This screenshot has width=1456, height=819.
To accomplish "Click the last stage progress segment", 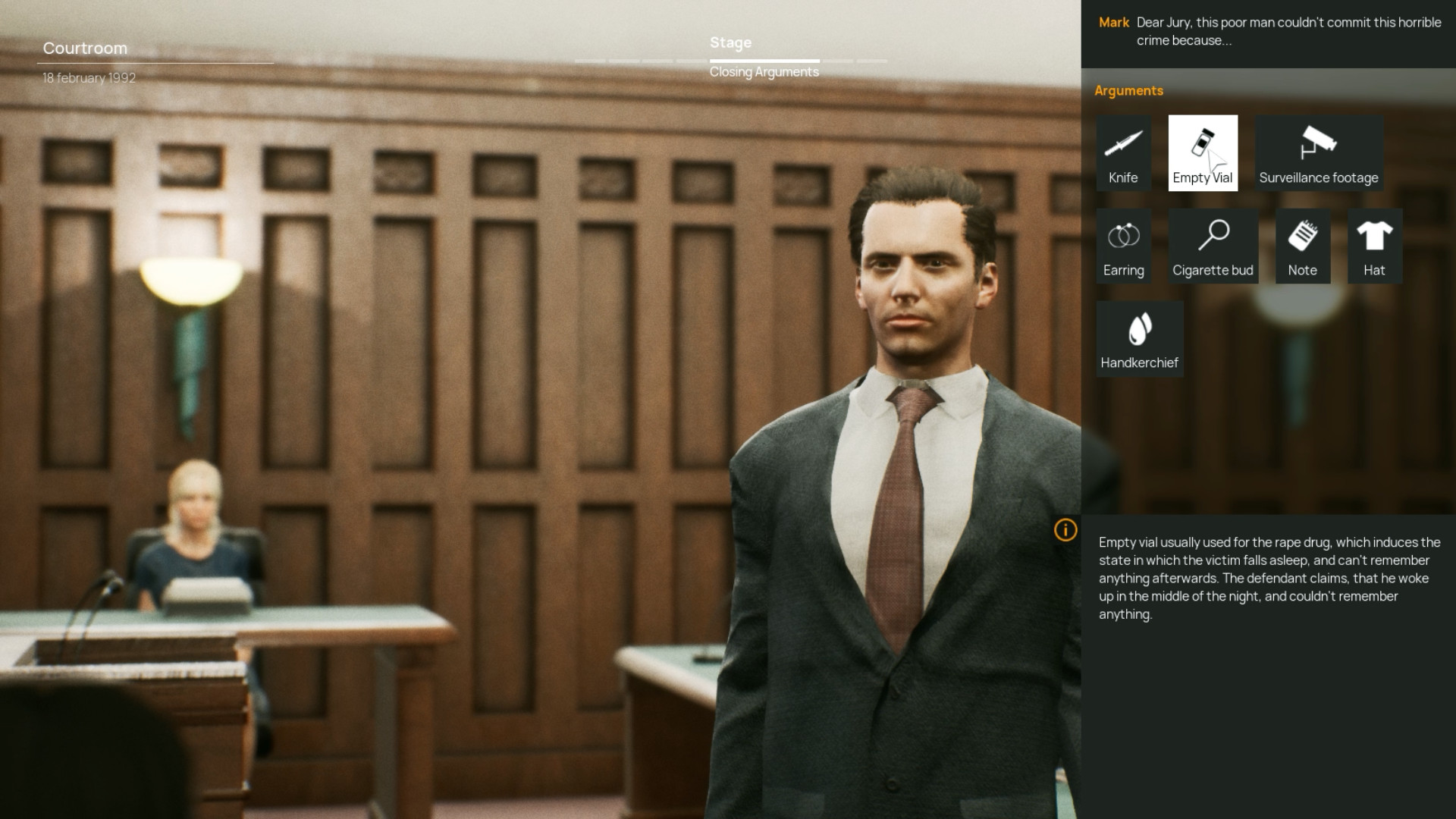I will [x=872, y=61].
